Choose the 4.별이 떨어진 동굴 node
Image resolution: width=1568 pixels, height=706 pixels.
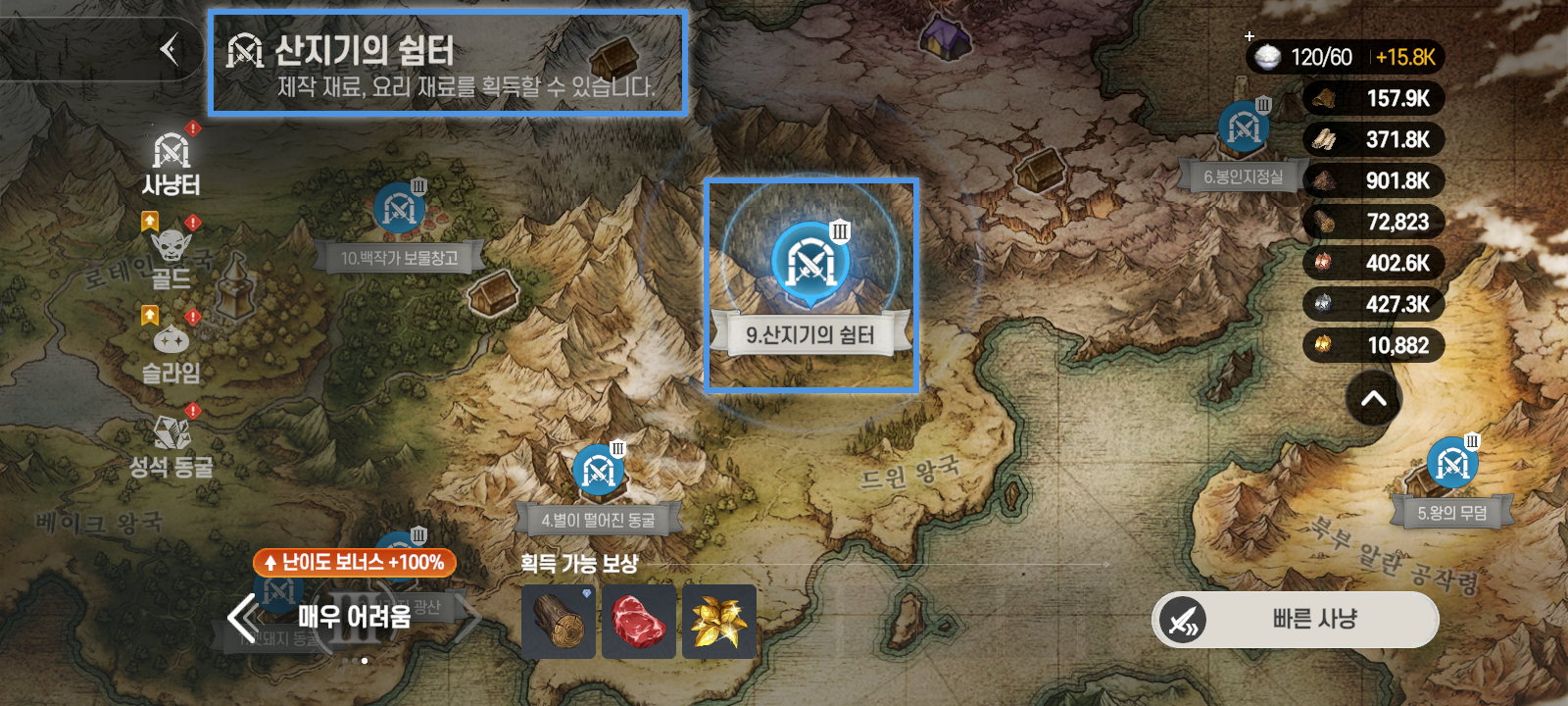(x=599, y=473)
